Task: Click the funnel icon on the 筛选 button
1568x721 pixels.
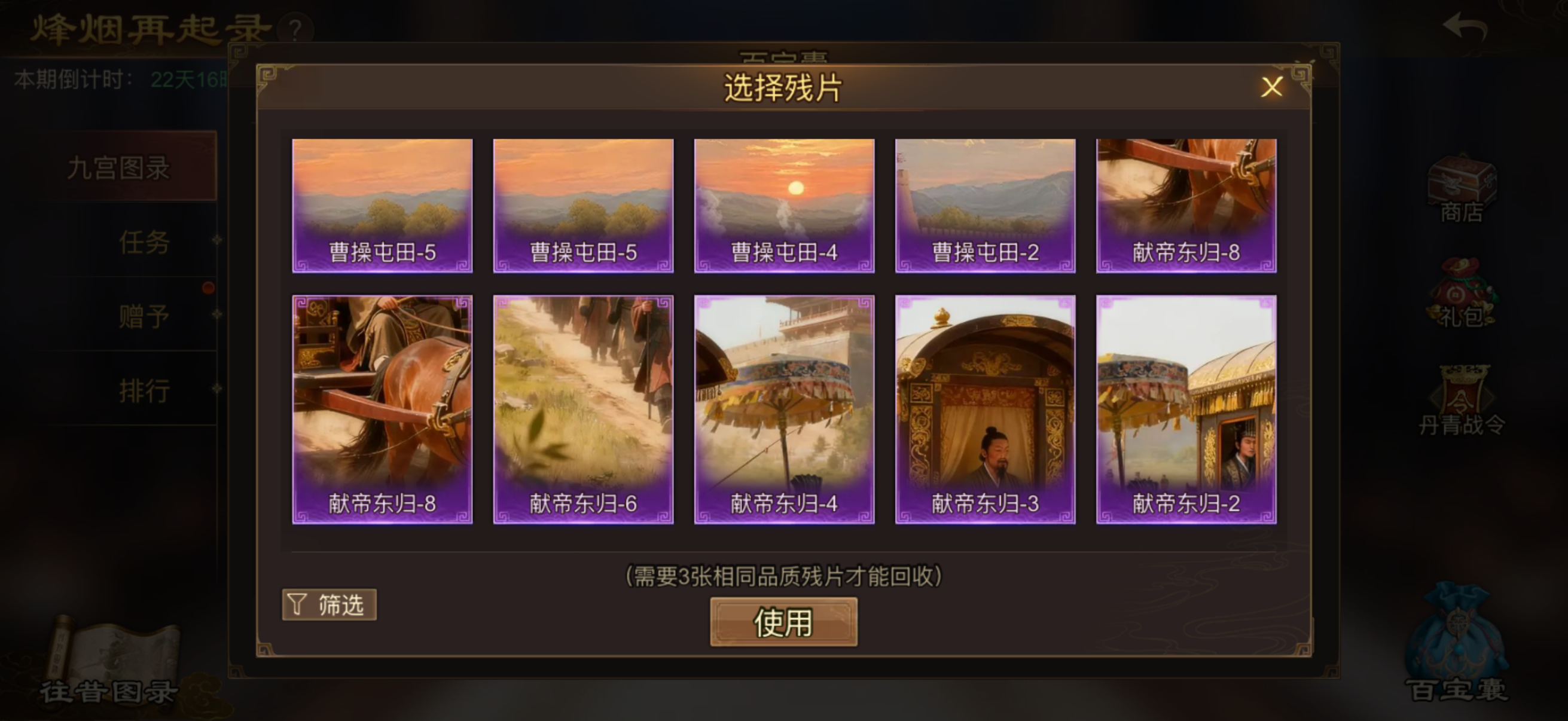Action: pyautogui.click(x=297, y=604)
